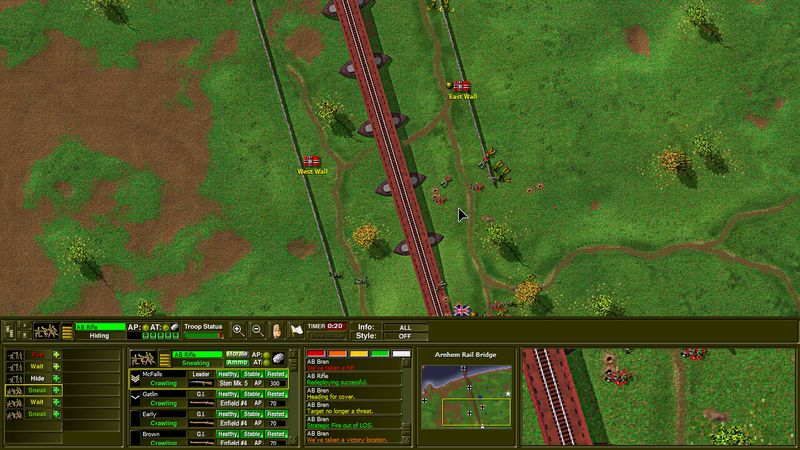Select the squad with the Fire order
The width and height of the screenshot is (800, 450).
point(38,354)
